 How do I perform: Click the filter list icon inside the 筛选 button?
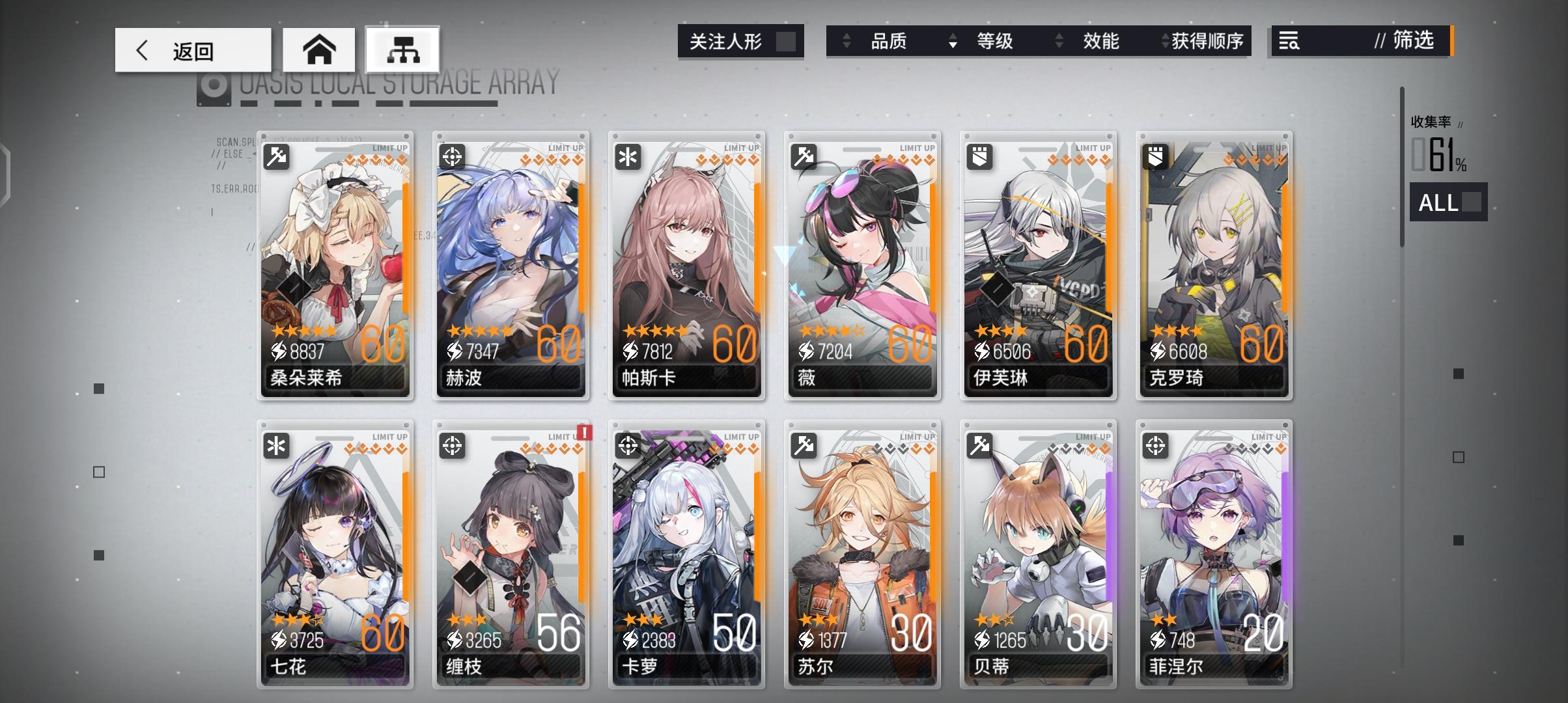1288,42
